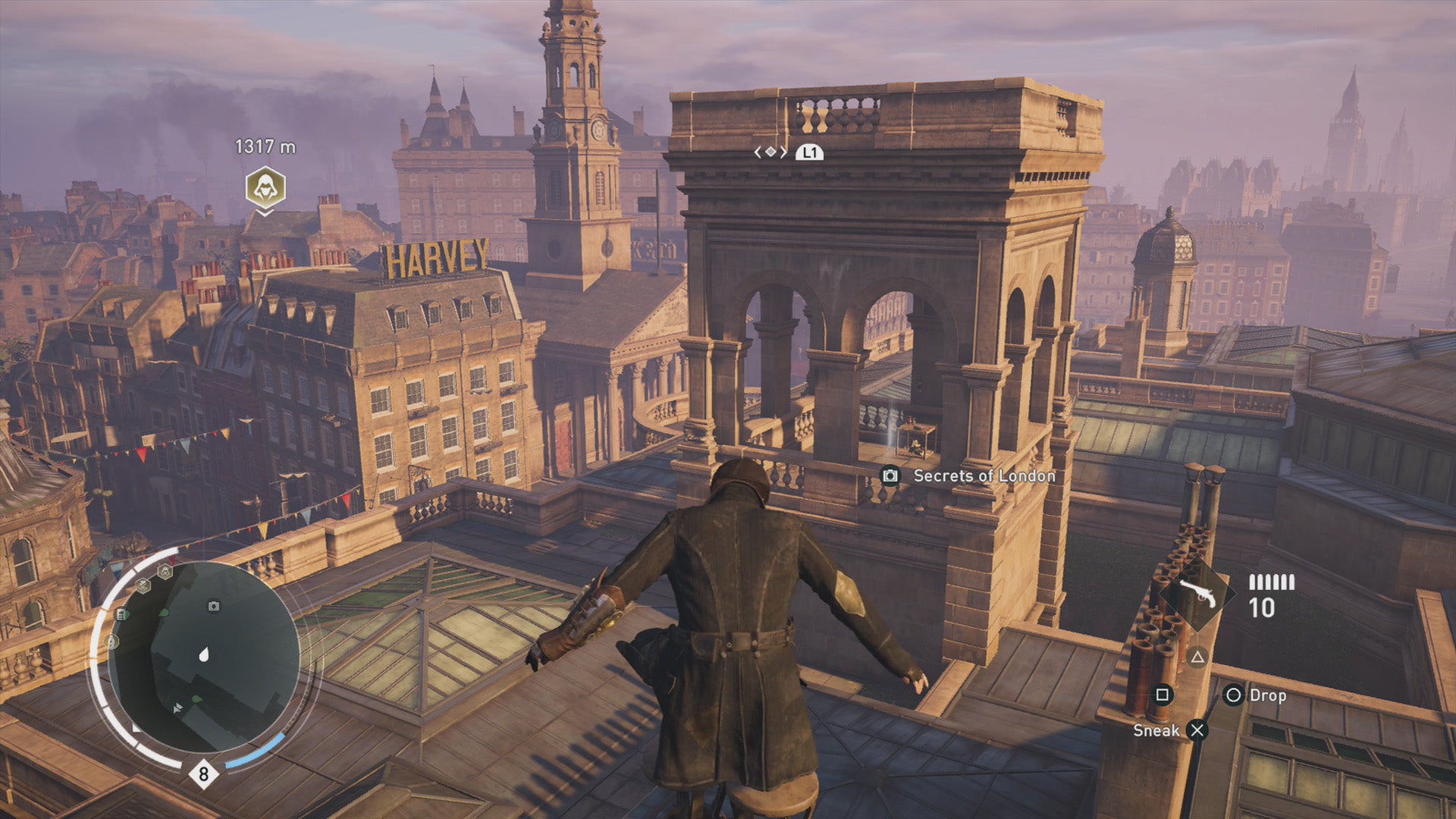Select the checklist icon on the minimap edge
The image size is (1456, 819).
coord(121,613)
